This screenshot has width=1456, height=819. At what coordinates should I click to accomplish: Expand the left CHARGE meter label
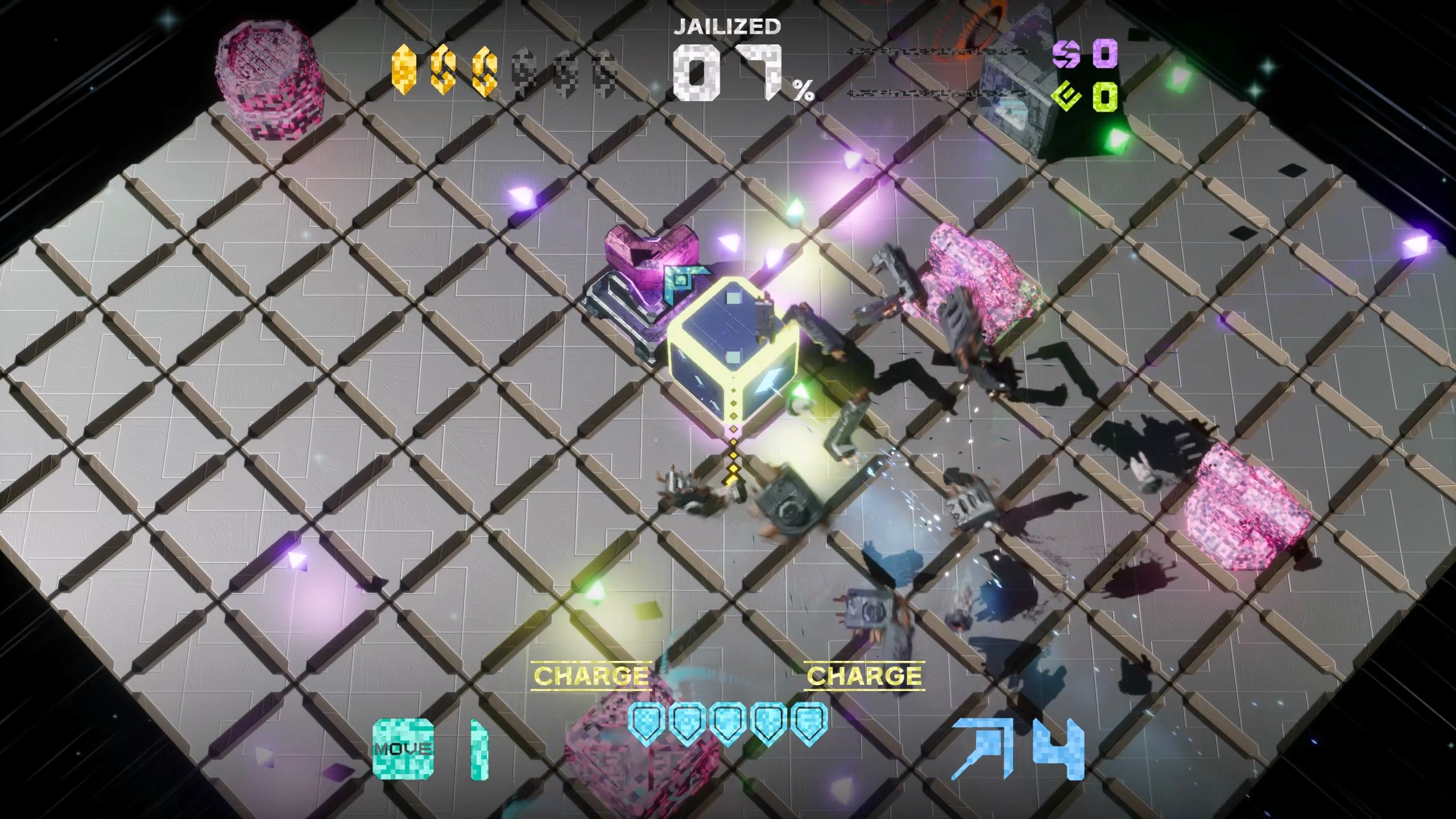(591, 676)
